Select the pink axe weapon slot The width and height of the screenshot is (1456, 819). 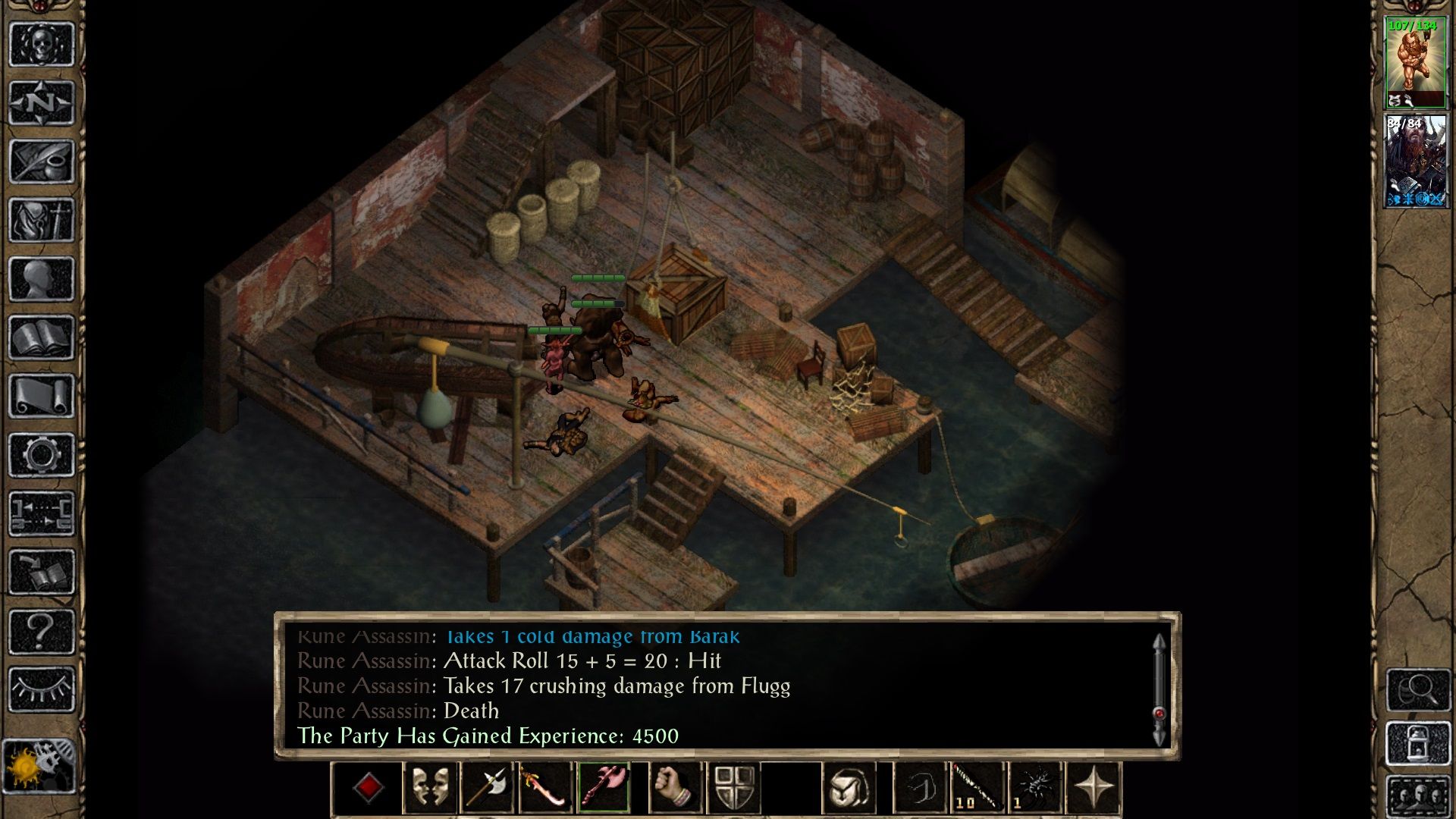[x=604, y=788]
